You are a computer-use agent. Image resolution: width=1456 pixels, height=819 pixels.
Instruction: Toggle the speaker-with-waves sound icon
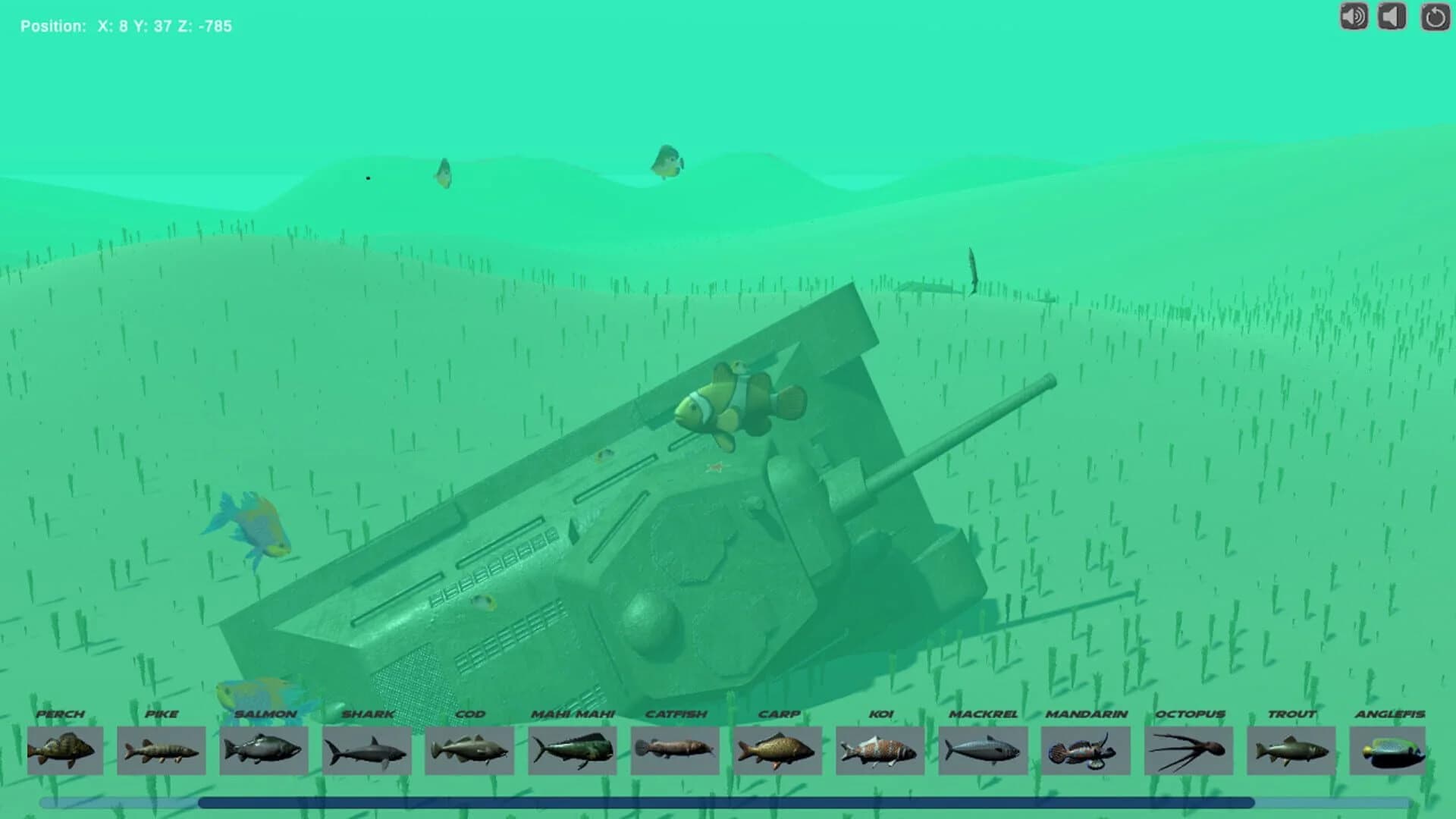coord(1354,17)
